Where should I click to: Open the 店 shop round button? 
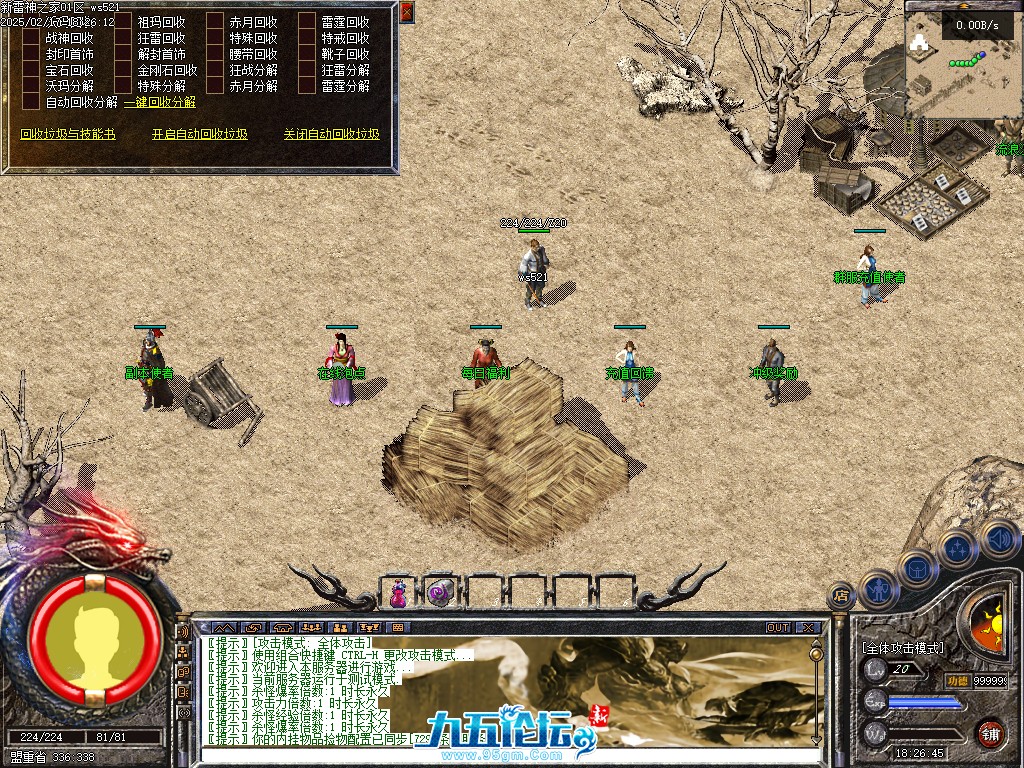click(841, 597)
